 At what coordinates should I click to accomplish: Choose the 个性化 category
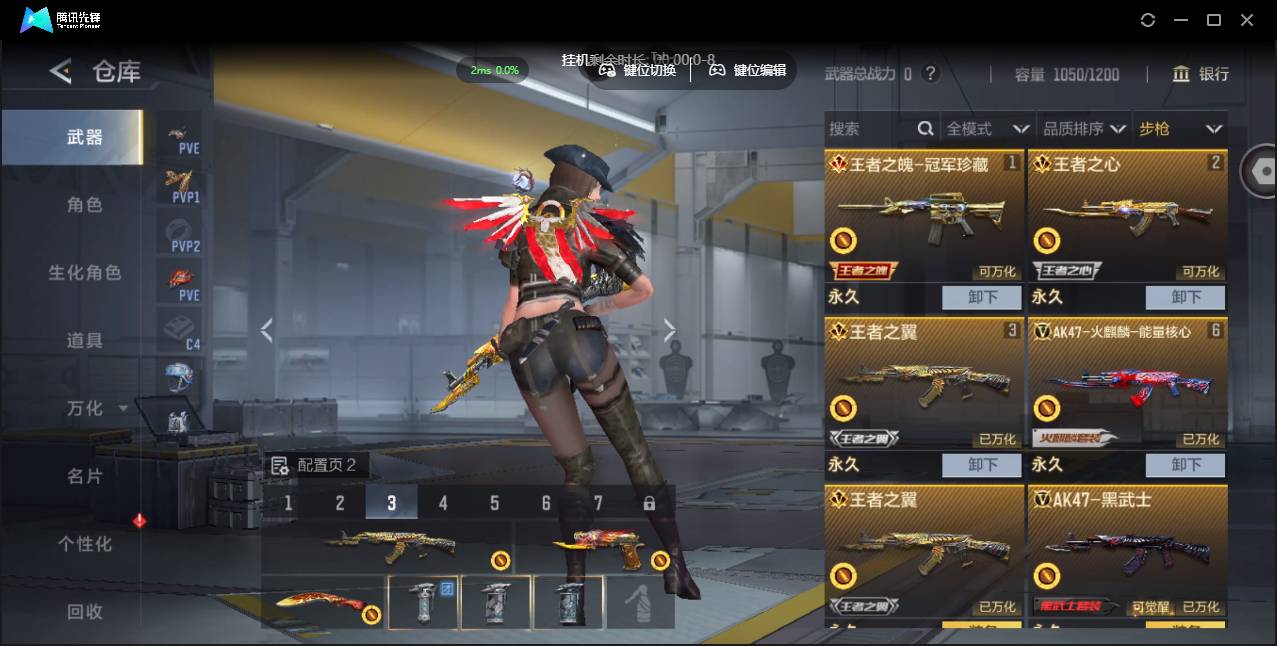coord(84,544)
